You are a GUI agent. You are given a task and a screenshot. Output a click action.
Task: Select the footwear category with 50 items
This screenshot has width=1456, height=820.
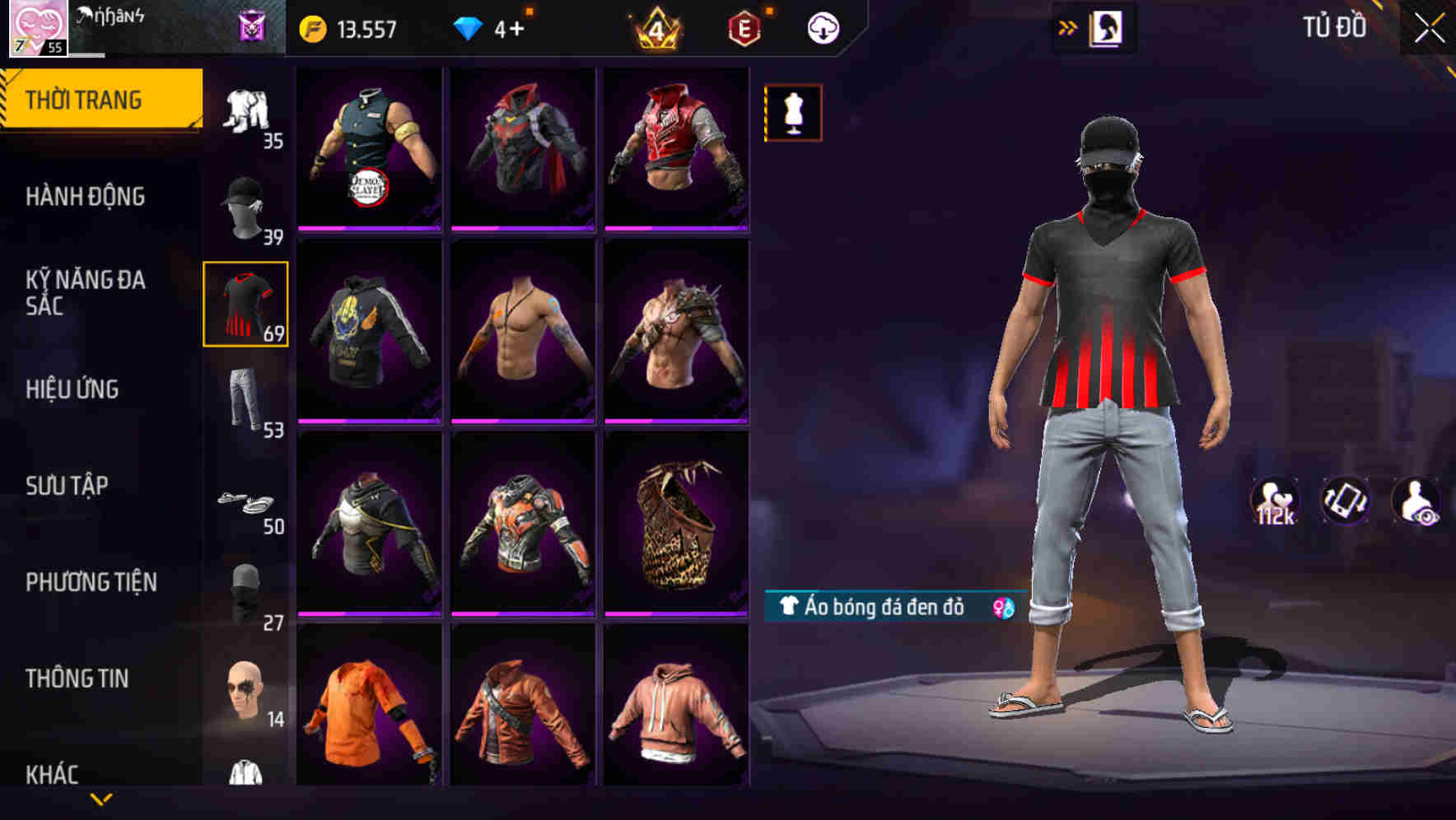pos(245,498)
